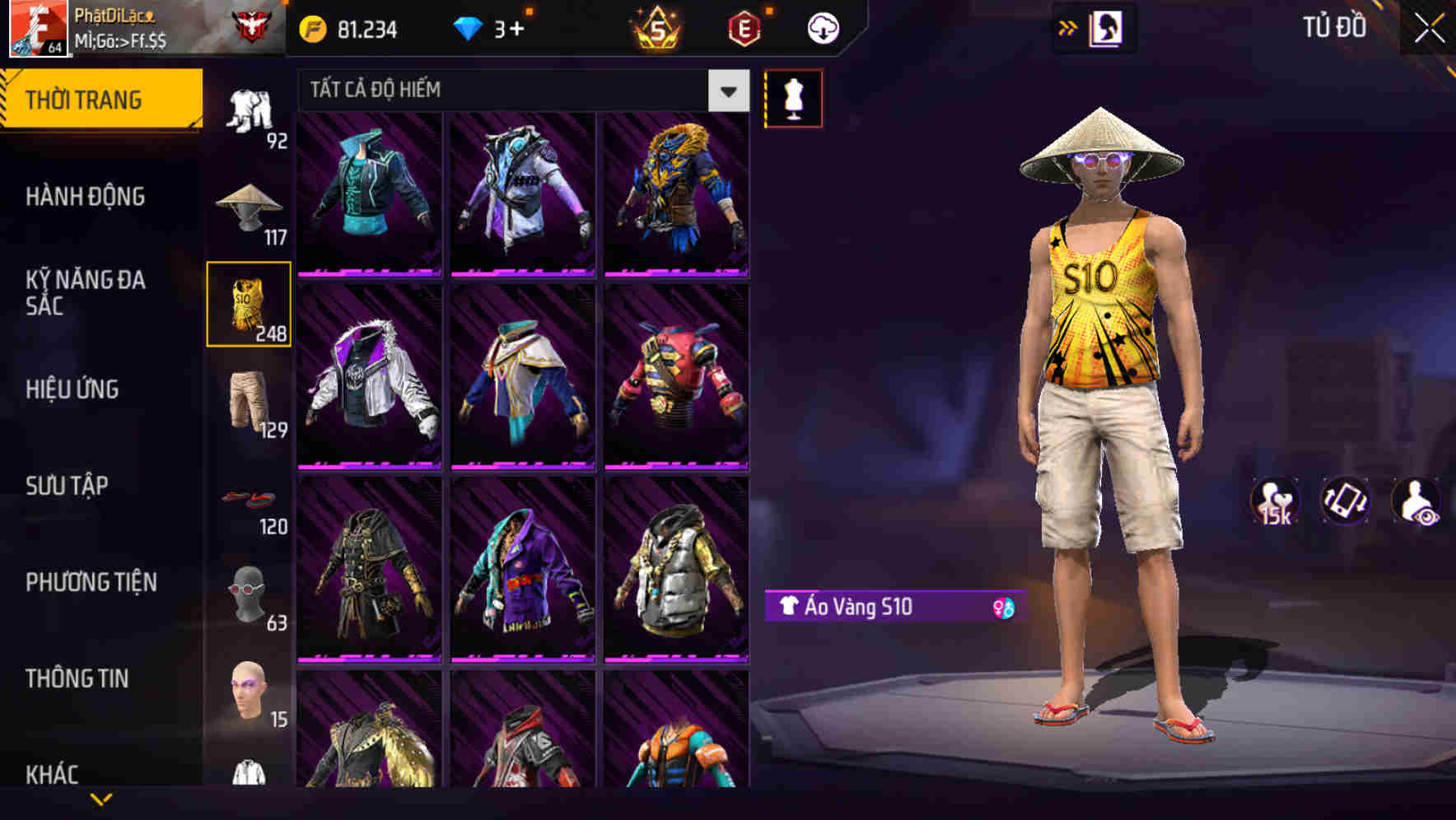Viewport: 1456px width, 820px height.
Task: Select the flip-flops category icon
Action: pos(249,498)
